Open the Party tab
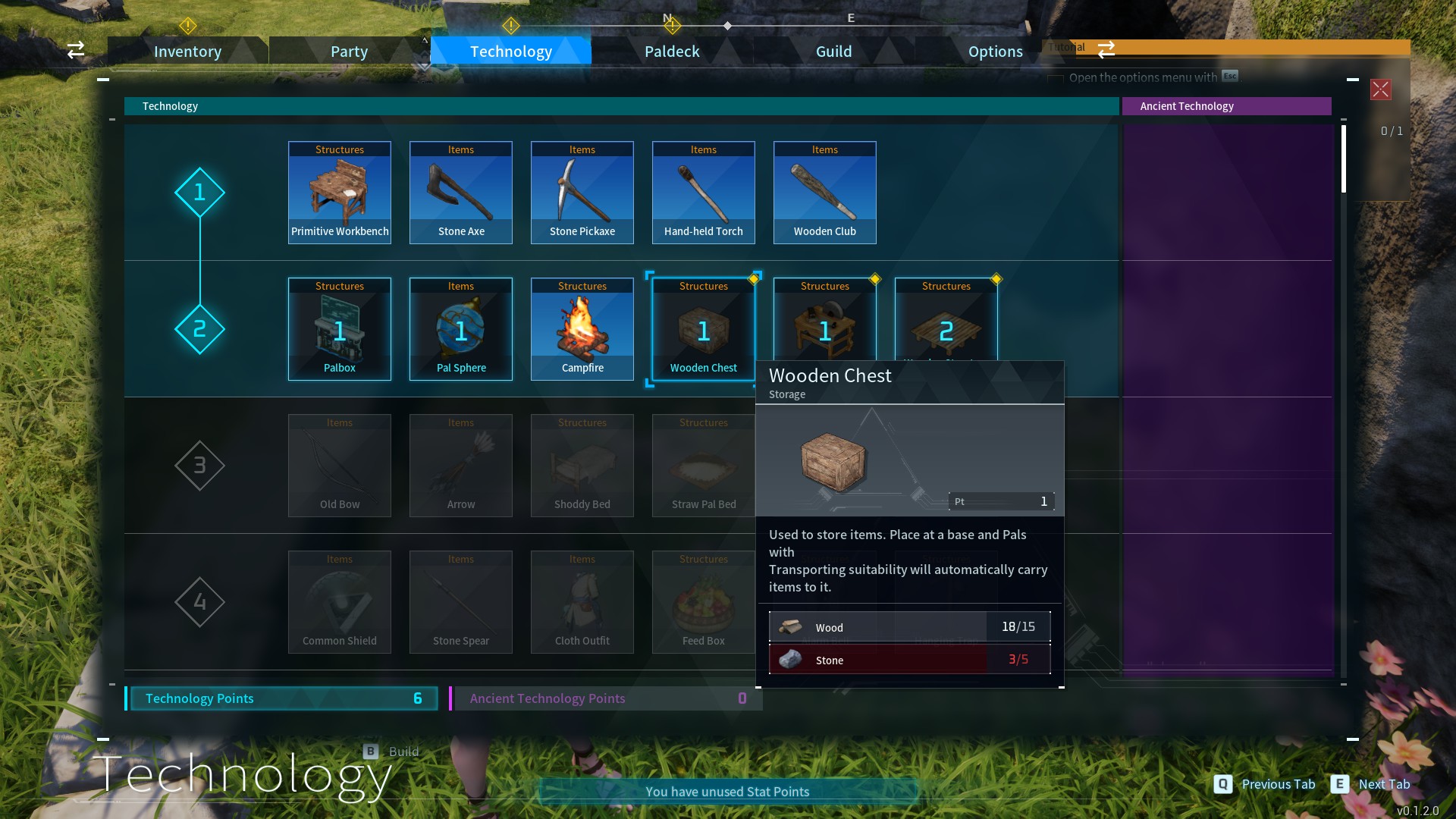1456x819 pixels. click(349, 52)
